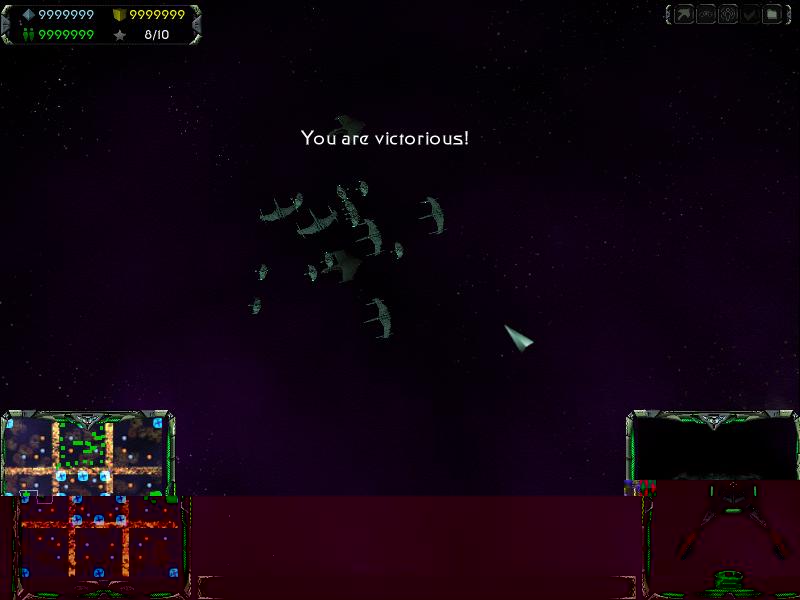Click the circular emblem toolbar icon
This screenshot has width=800, height=600.
[x=728, y=15]
